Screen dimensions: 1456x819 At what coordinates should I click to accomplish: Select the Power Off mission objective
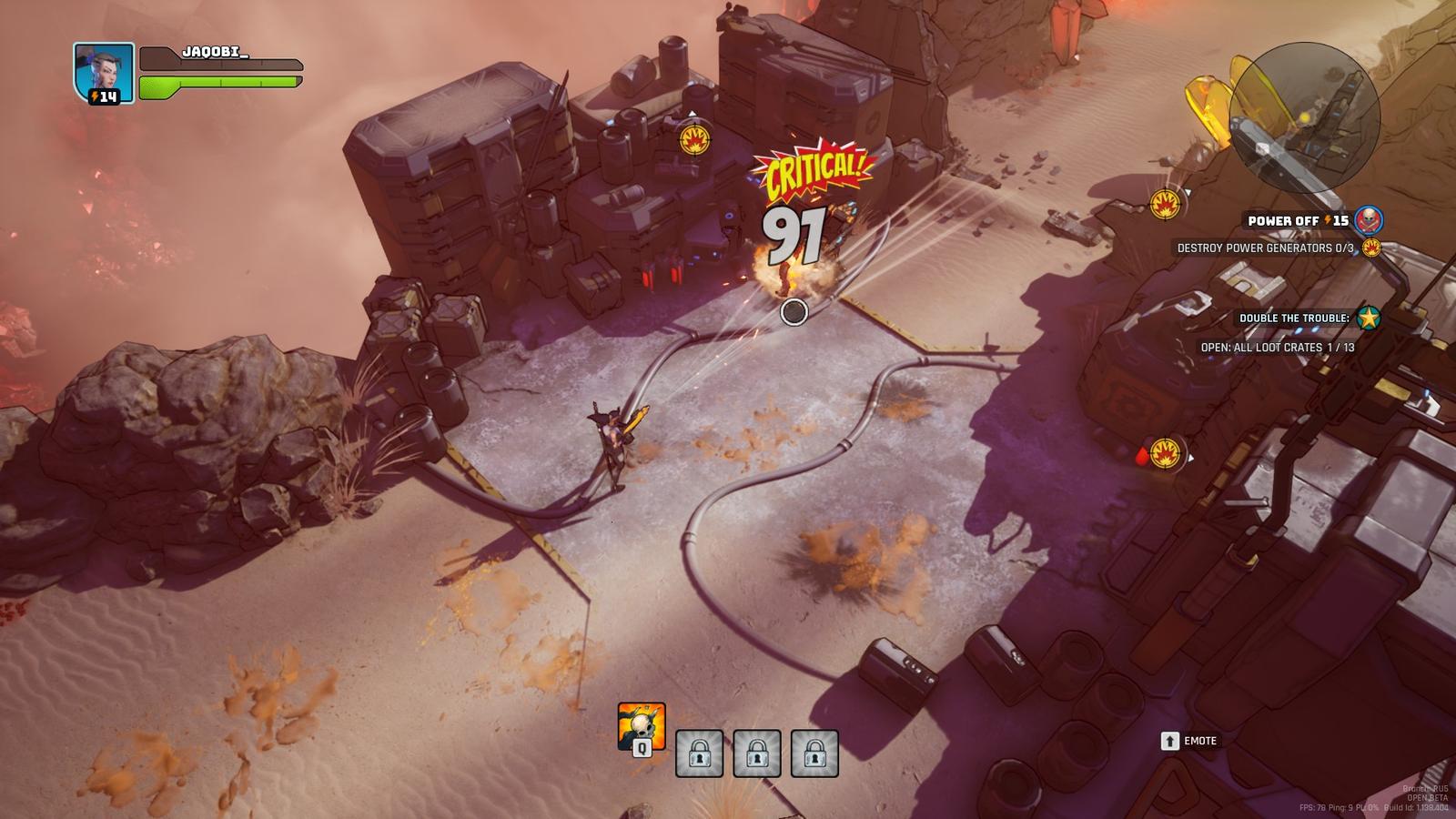click(1297, 221)
